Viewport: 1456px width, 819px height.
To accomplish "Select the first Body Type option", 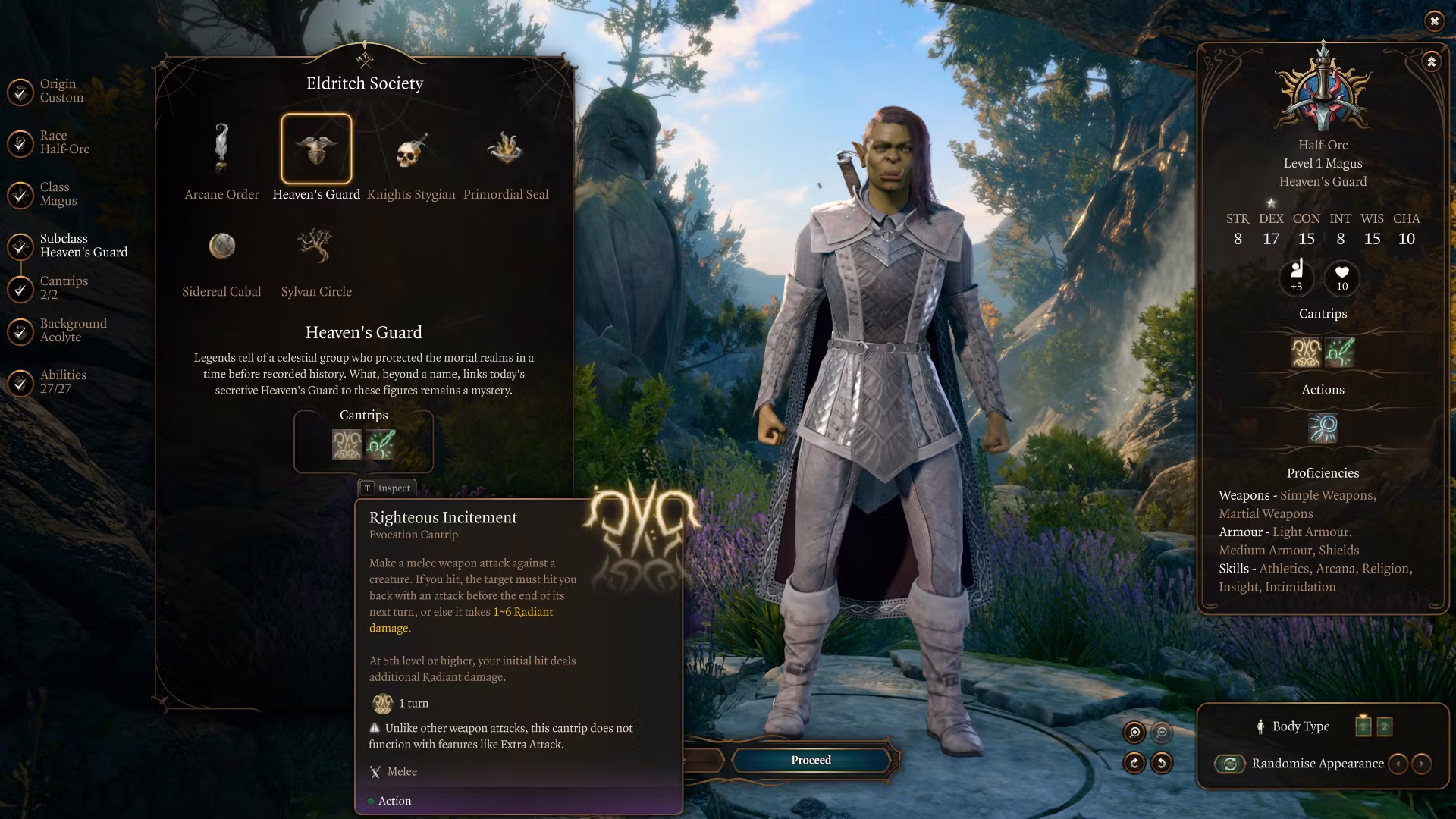I will [x=1363, y=726].
